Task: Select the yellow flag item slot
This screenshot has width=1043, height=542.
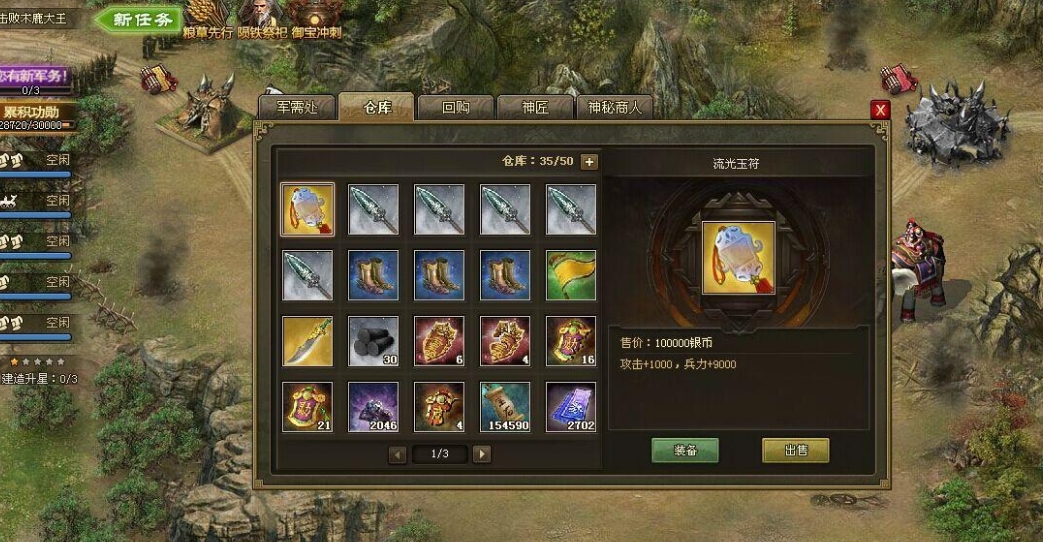Action: [x=571, y=275]
